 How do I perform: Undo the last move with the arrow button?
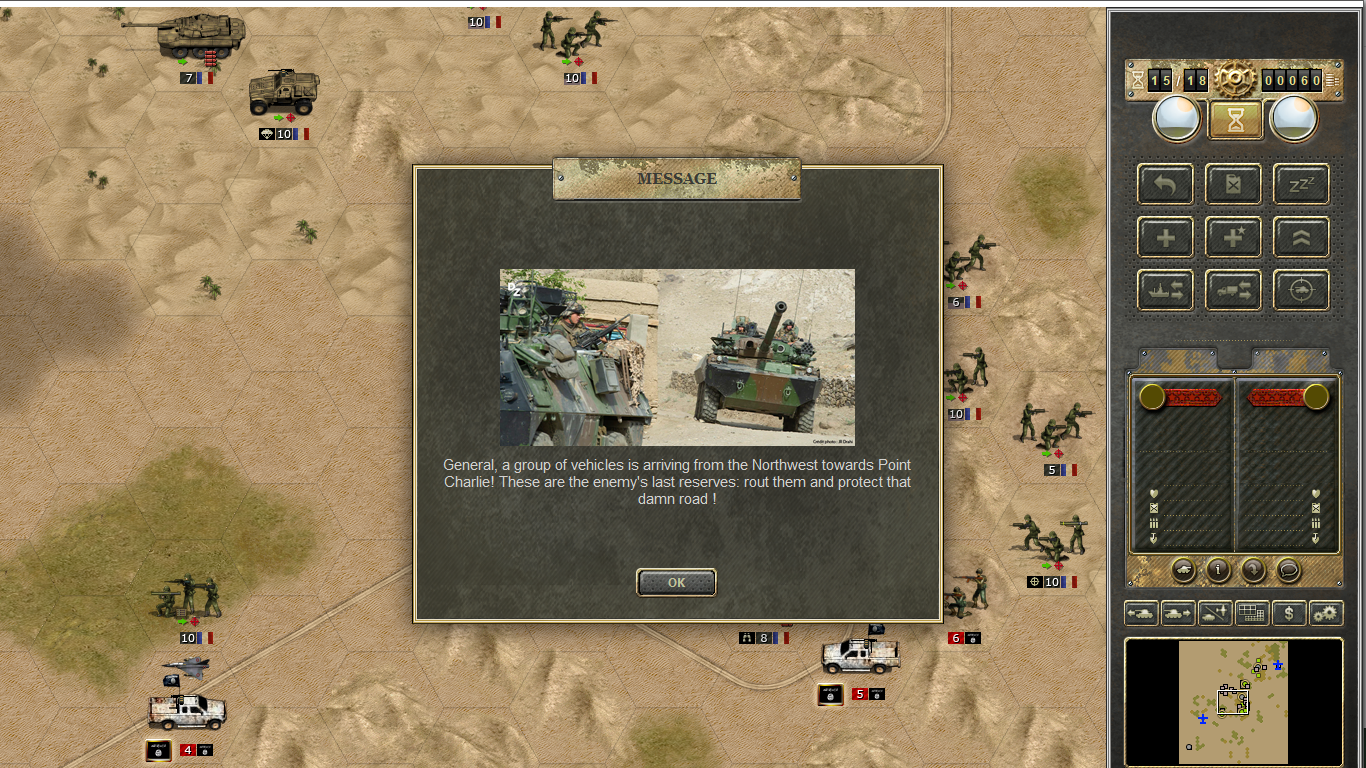pos(1165,184)
